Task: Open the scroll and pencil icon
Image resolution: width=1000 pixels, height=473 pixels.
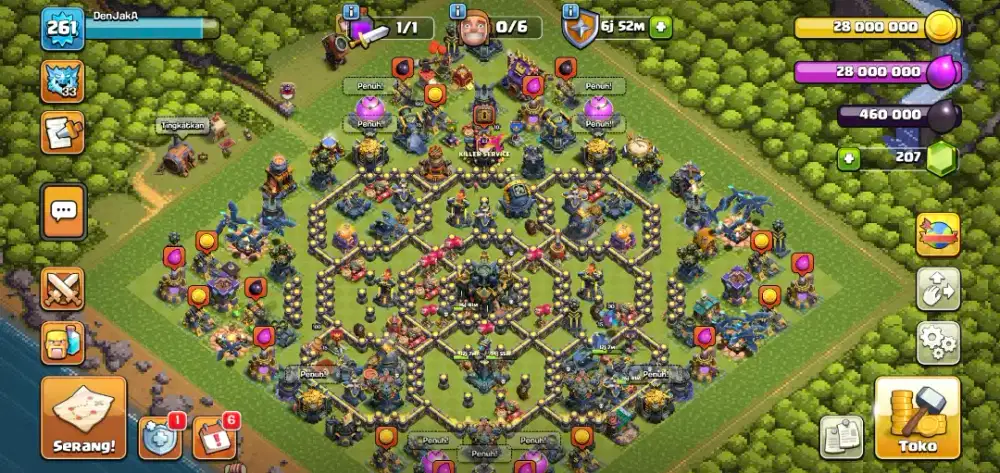Action: pos(62,133)
